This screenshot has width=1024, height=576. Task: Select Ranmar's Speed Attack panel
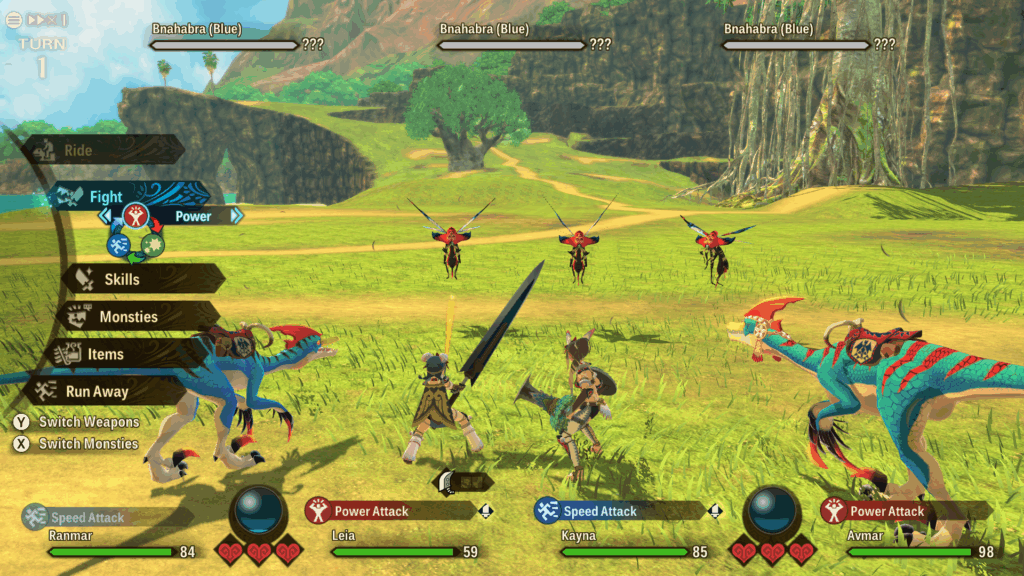pyautogui.click(x=100, y=517)
